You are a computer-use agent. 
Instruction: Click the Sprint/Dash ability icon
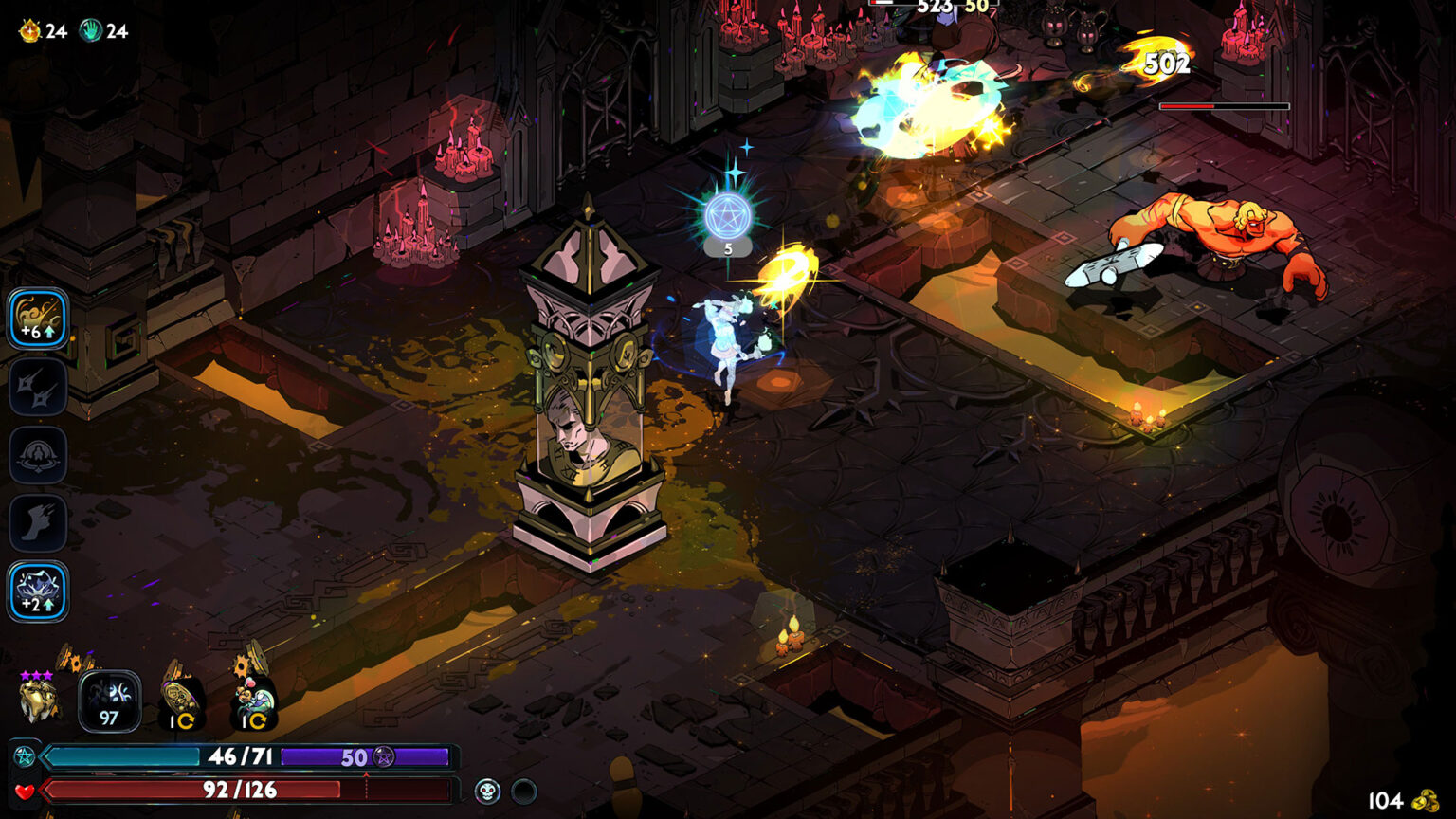coord(36,522)
